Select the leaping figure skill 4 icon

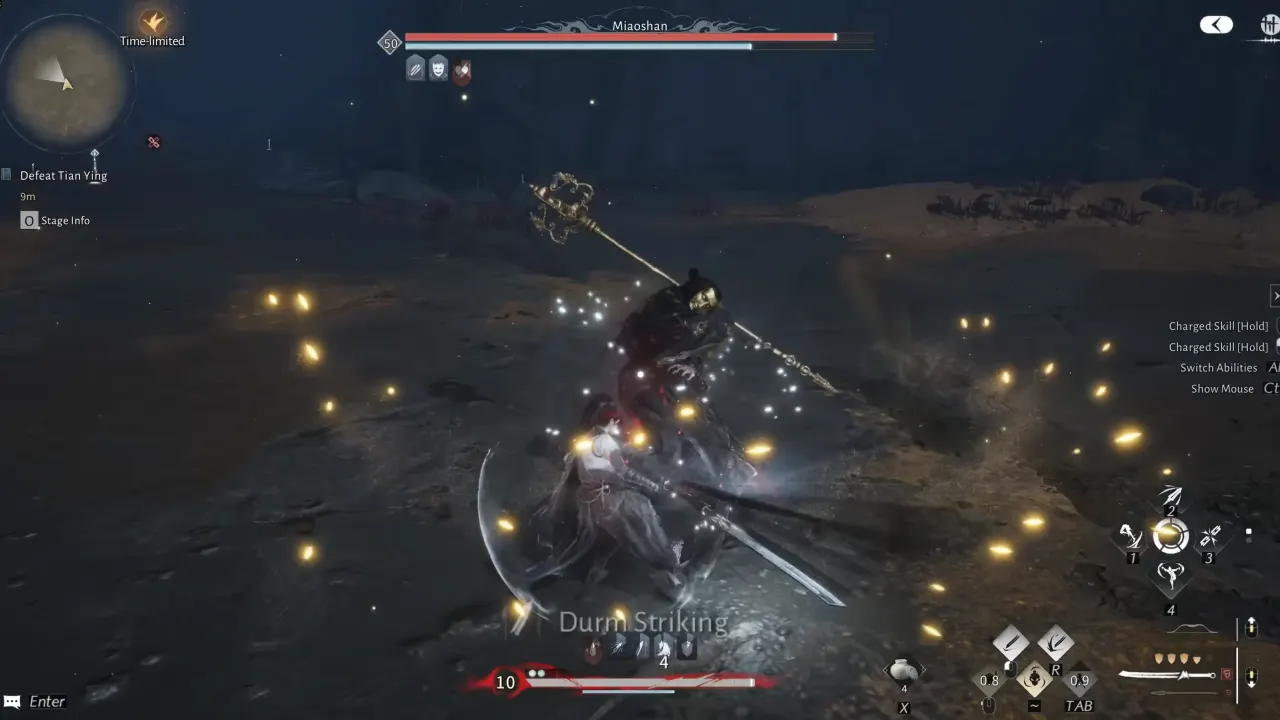coord(1171,576)
